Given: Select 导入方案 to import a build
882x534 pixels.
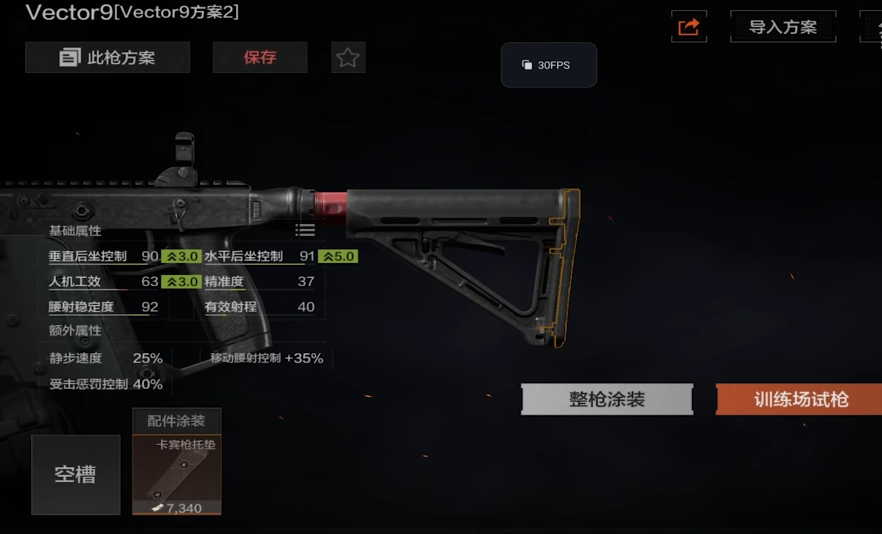Looking at the screenshot, I should coord(783,27).
